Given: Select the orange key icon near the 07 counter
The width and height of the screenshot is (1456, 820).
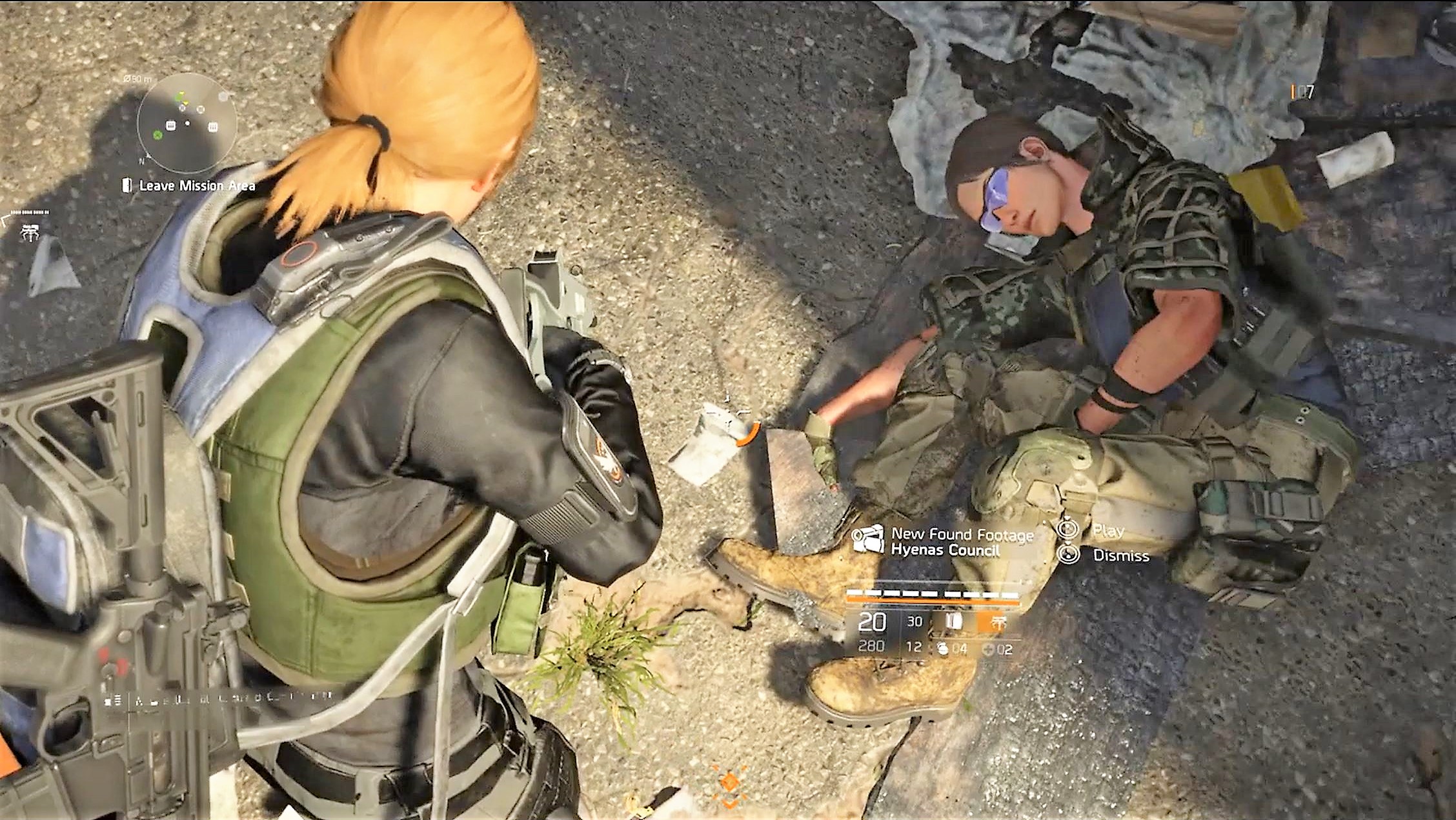Looking at the screenshot, I should point(1293,92).
